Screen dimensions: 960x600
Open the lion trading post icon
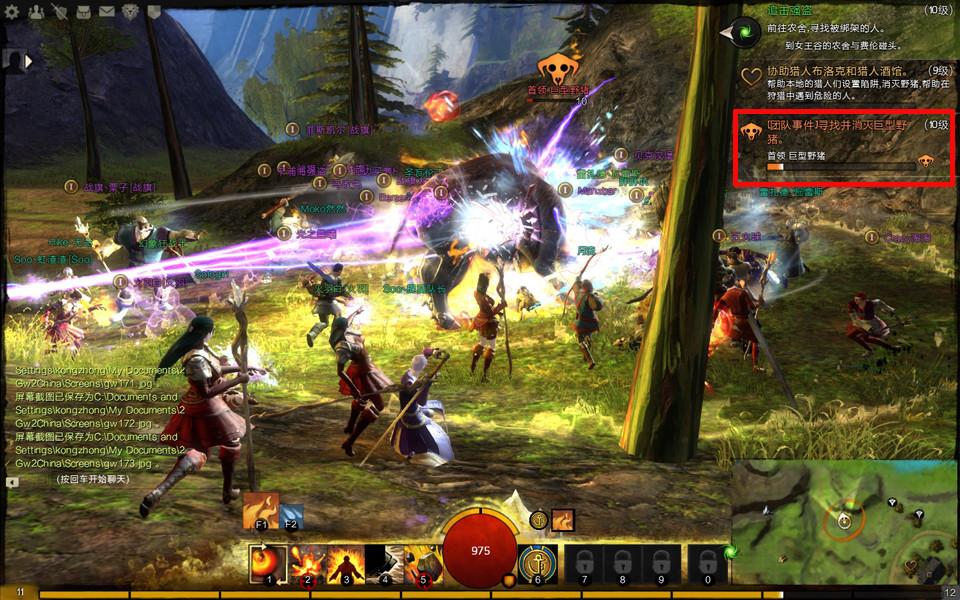tap(131, 12)
